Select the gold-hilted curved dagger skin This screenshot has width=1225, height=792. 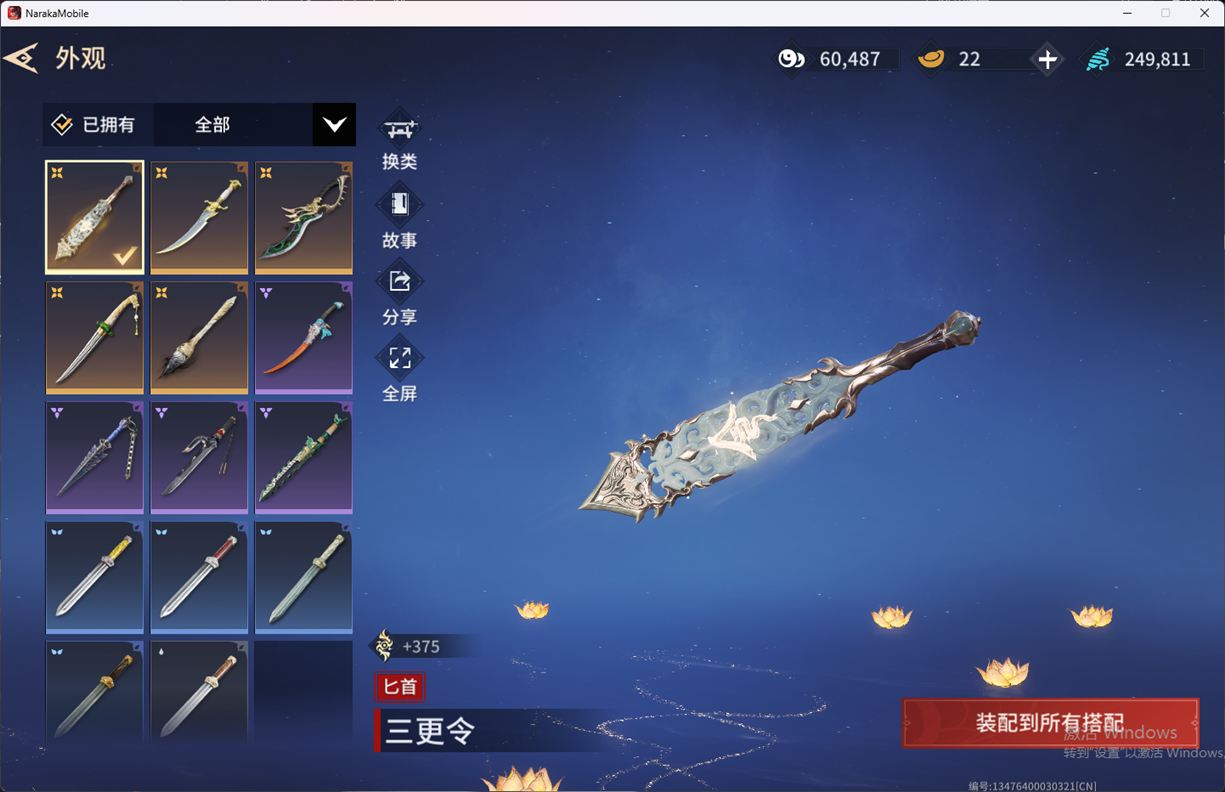click(x=199, y=217)
